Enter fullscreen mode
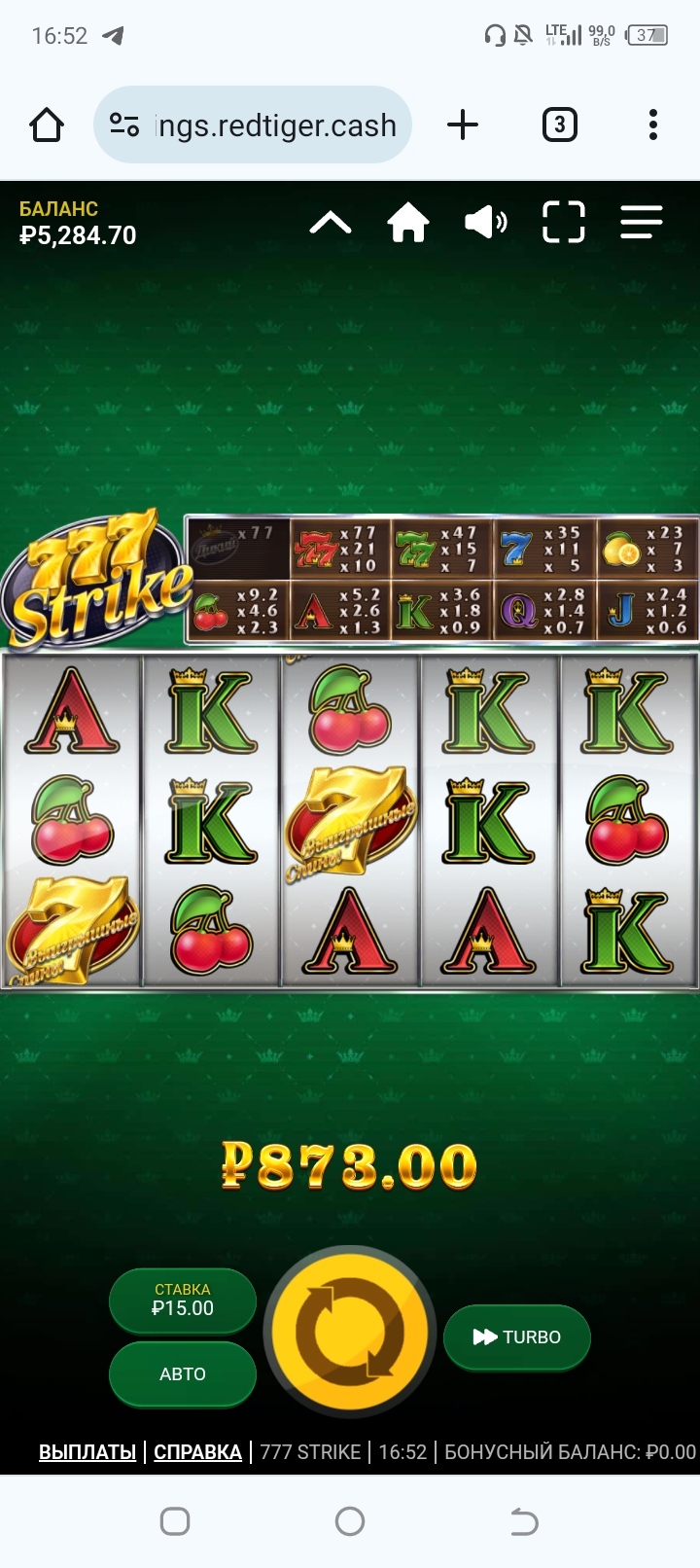The image size is (700, 1568). pos(564,223)
